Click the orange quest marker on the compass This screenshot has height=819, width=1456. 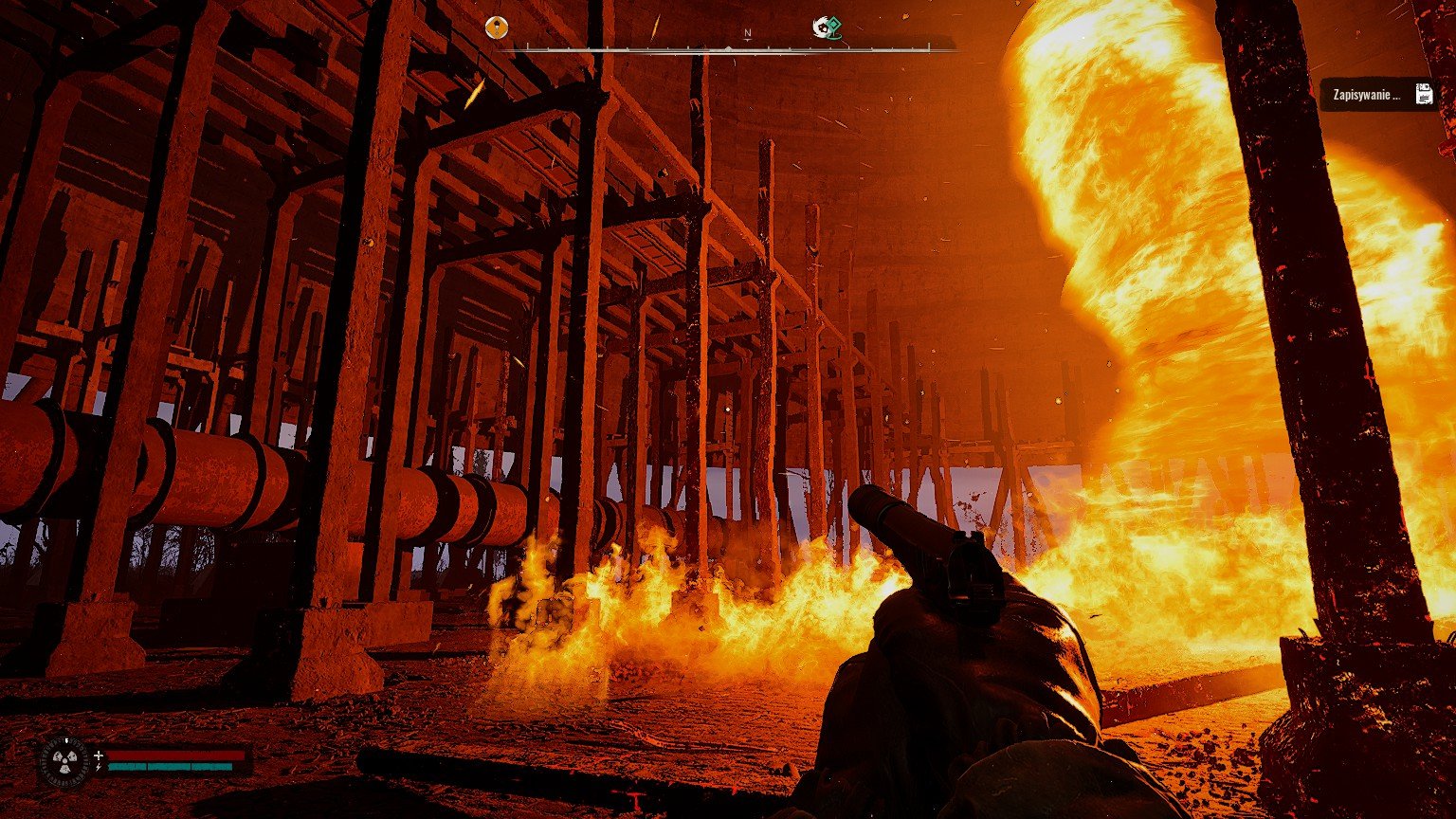tap(497, 27)
